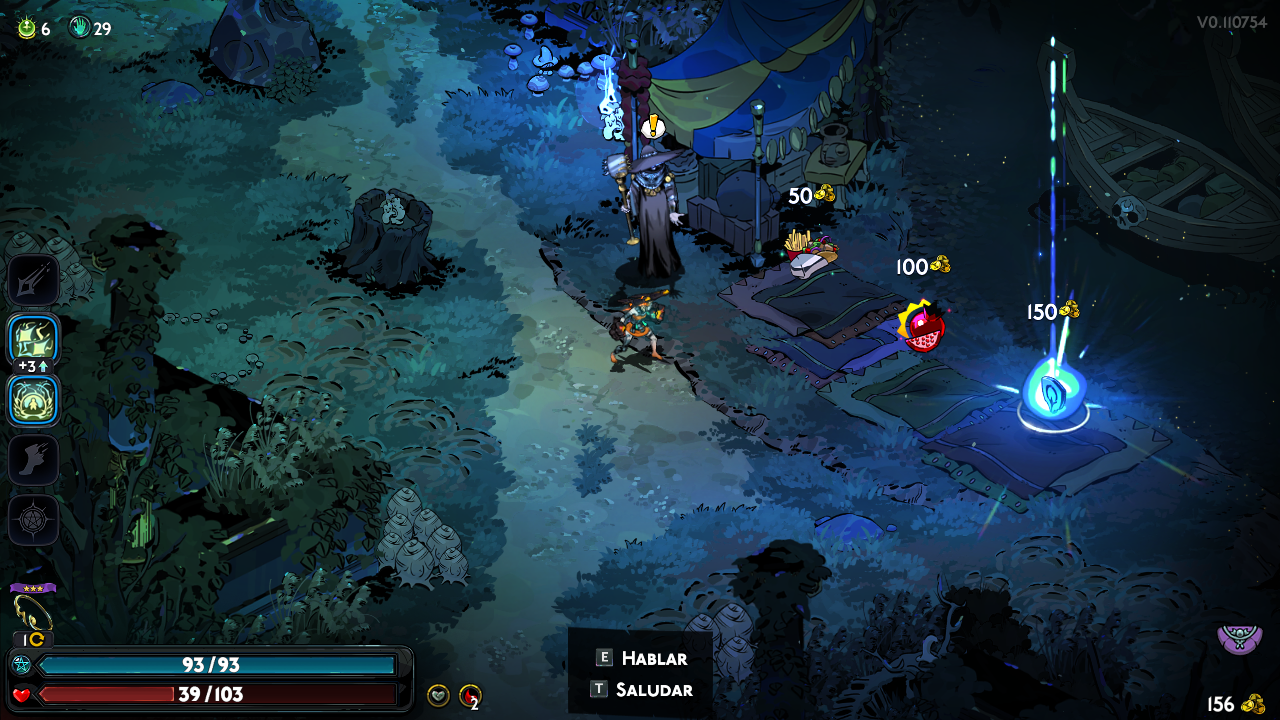This screenshot has height=720, width=1280.
Task: Select the empty Attack boon slot
Action: [34, 281]
